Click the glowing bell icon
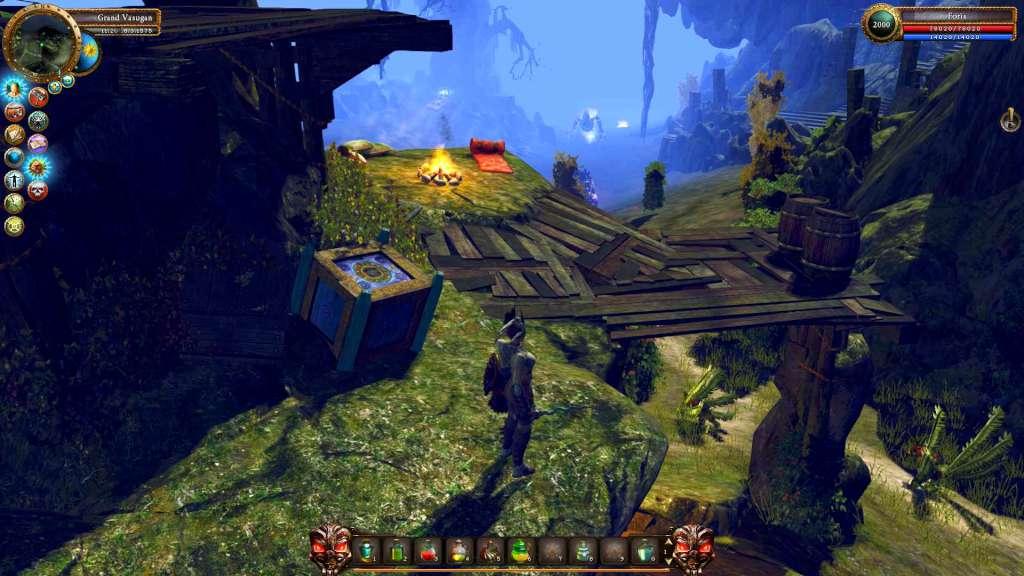This screenshot has height=576, width=1024. click(14, 88)
